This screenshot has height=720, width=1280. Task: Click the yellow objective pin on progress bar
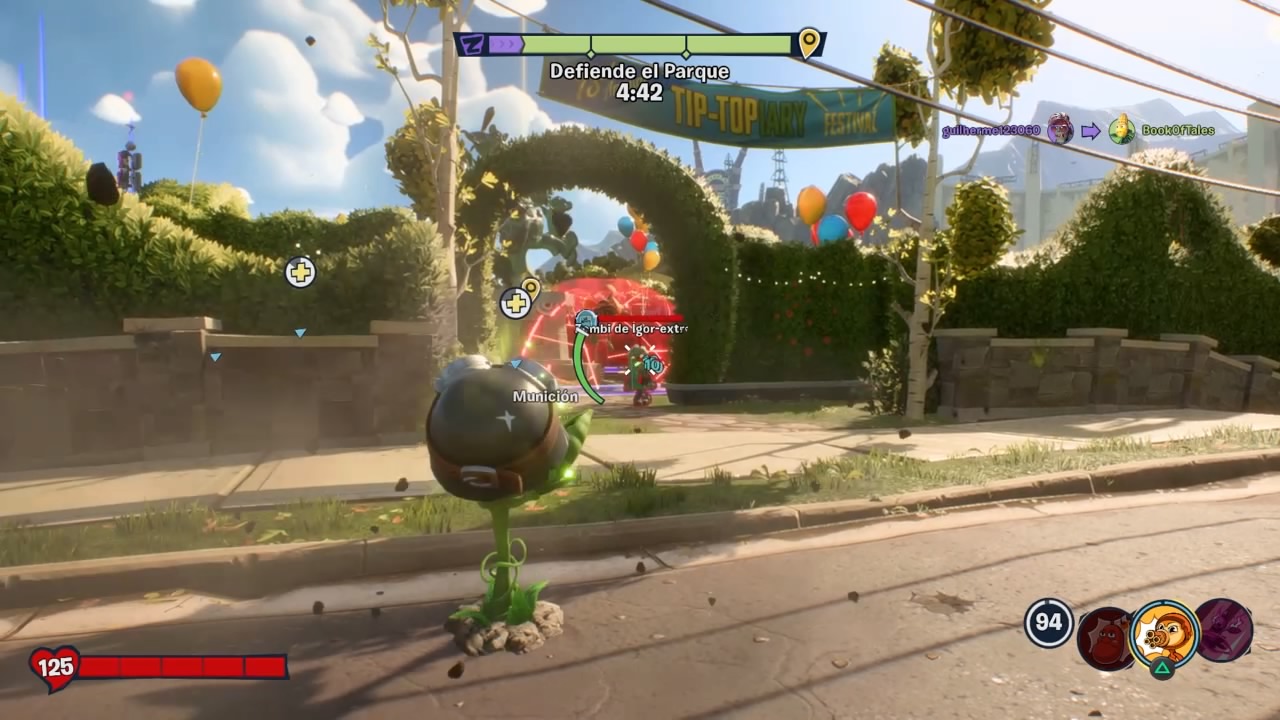[x=809, y=43]
